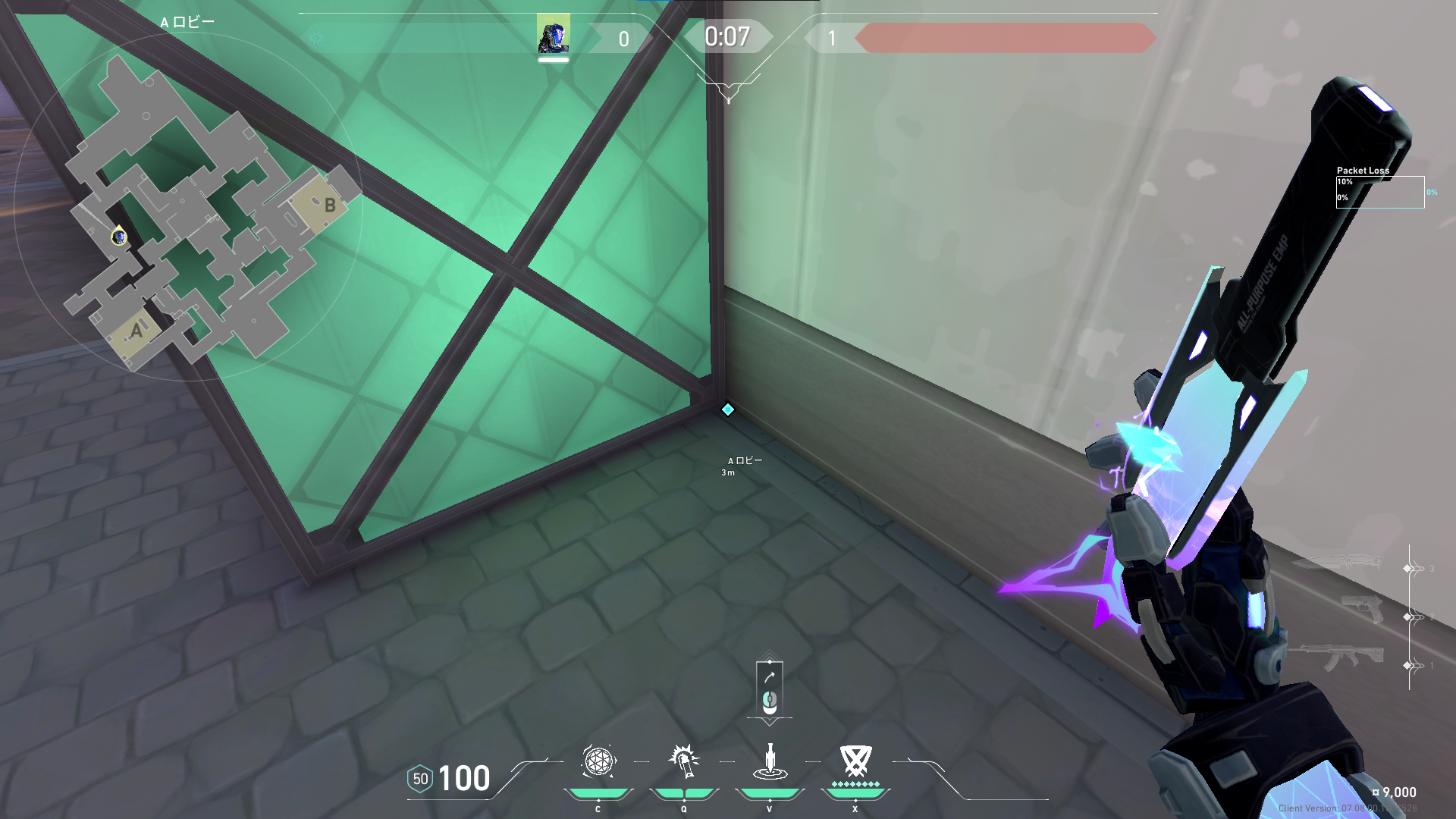
Task: Activate the NULL/cmd ultimate icon
Action: tap(855, 761)
